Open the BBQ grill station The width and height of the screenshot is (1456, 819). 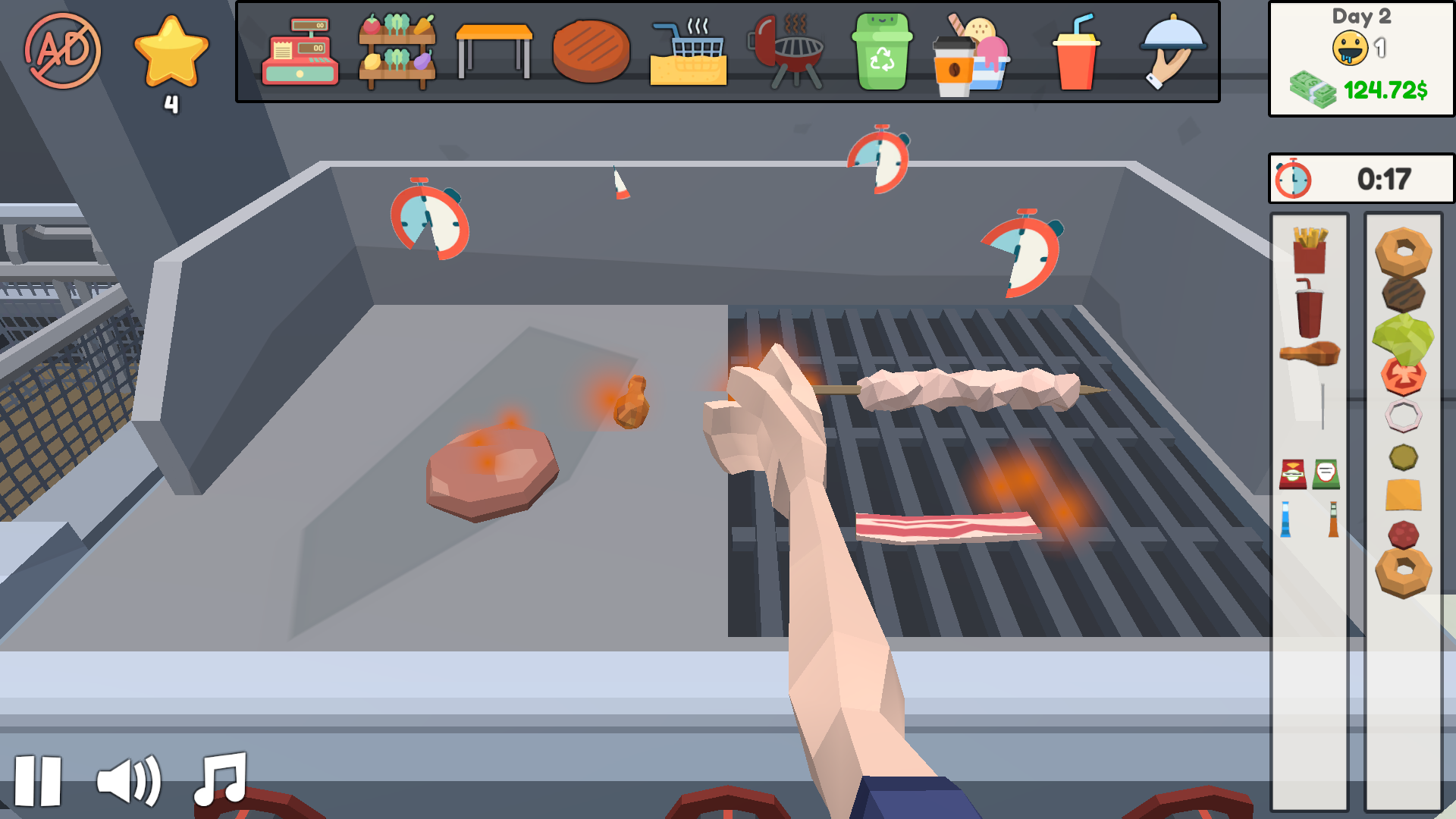tap(786, 51)
